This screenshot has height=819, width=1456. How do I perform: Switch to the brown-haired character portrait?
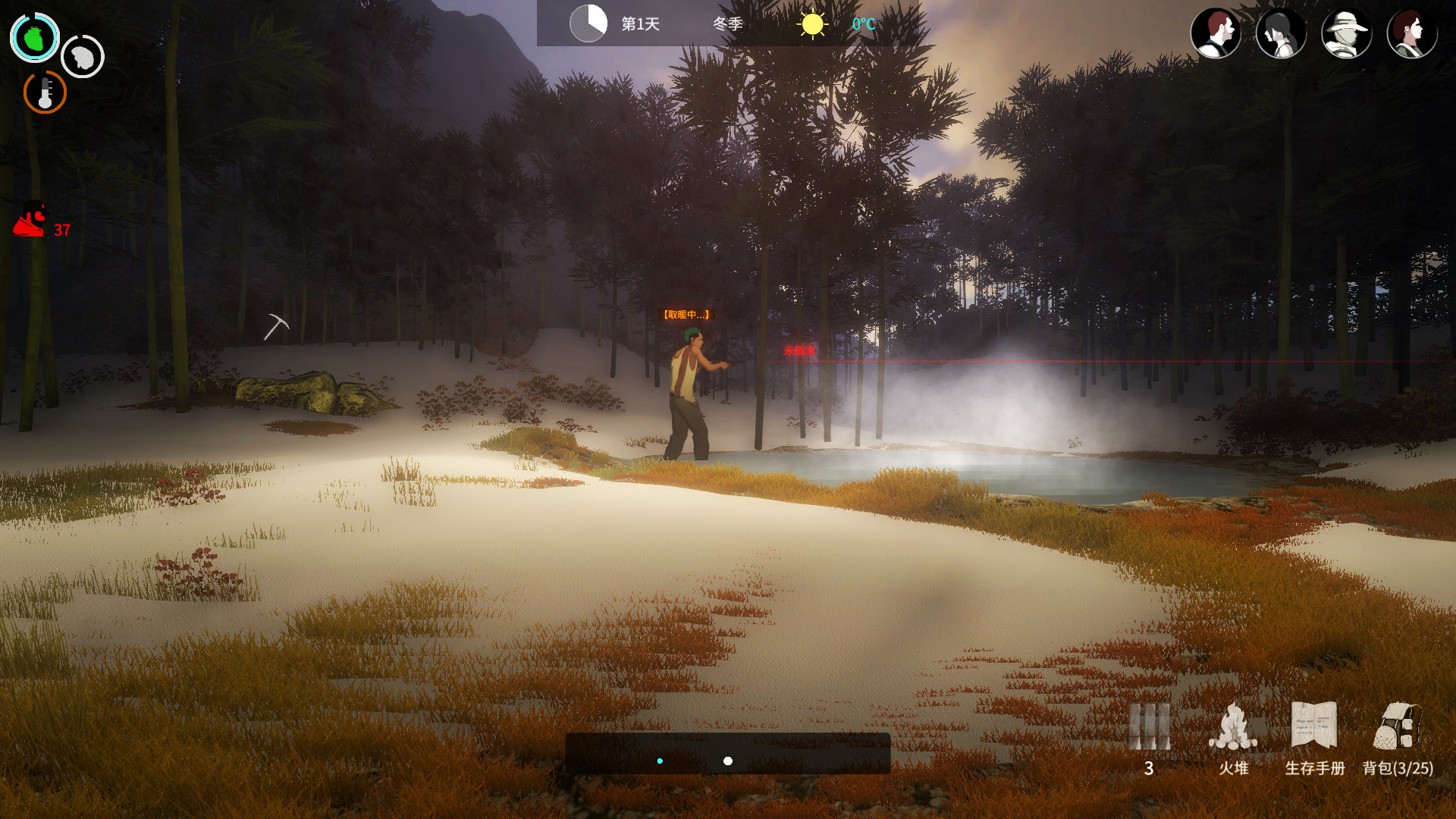pyautogui.click(x=1411, y=33)
